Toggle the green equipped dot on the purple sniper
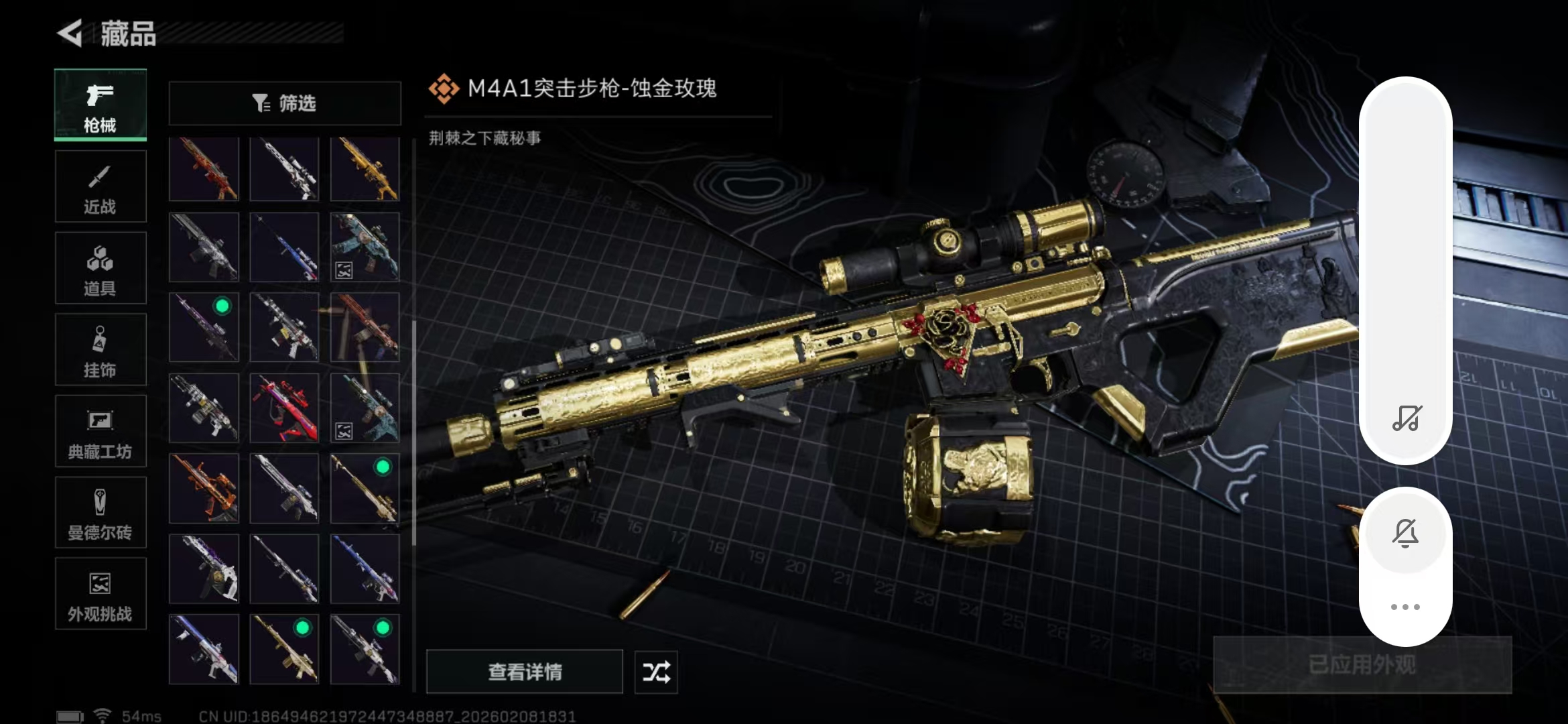This screenshot has height=724, width=1568. 223,306
